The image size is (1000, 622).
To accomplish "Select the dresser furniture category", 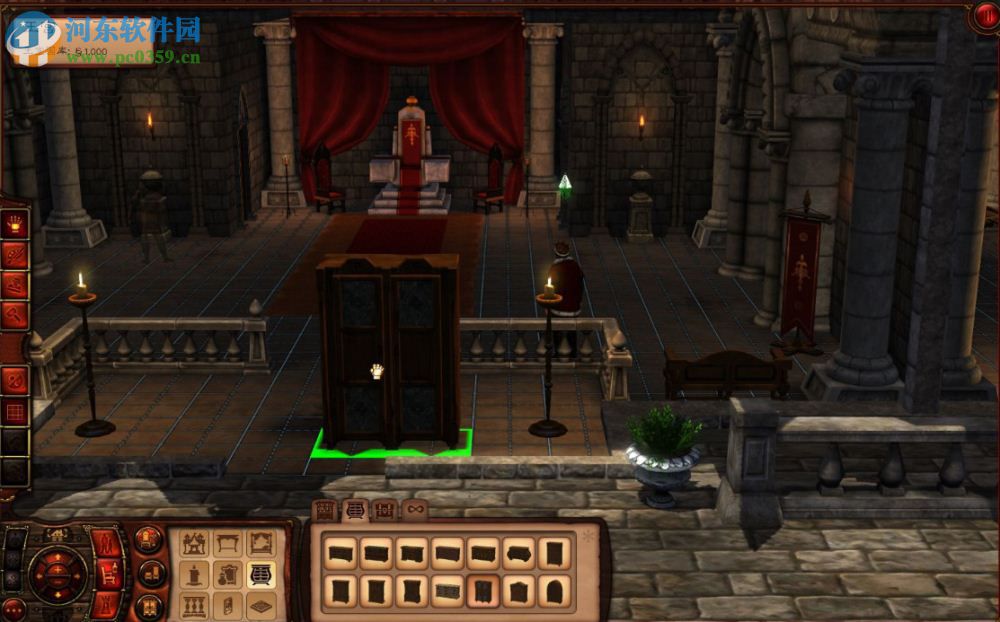I will click(260, 574).
